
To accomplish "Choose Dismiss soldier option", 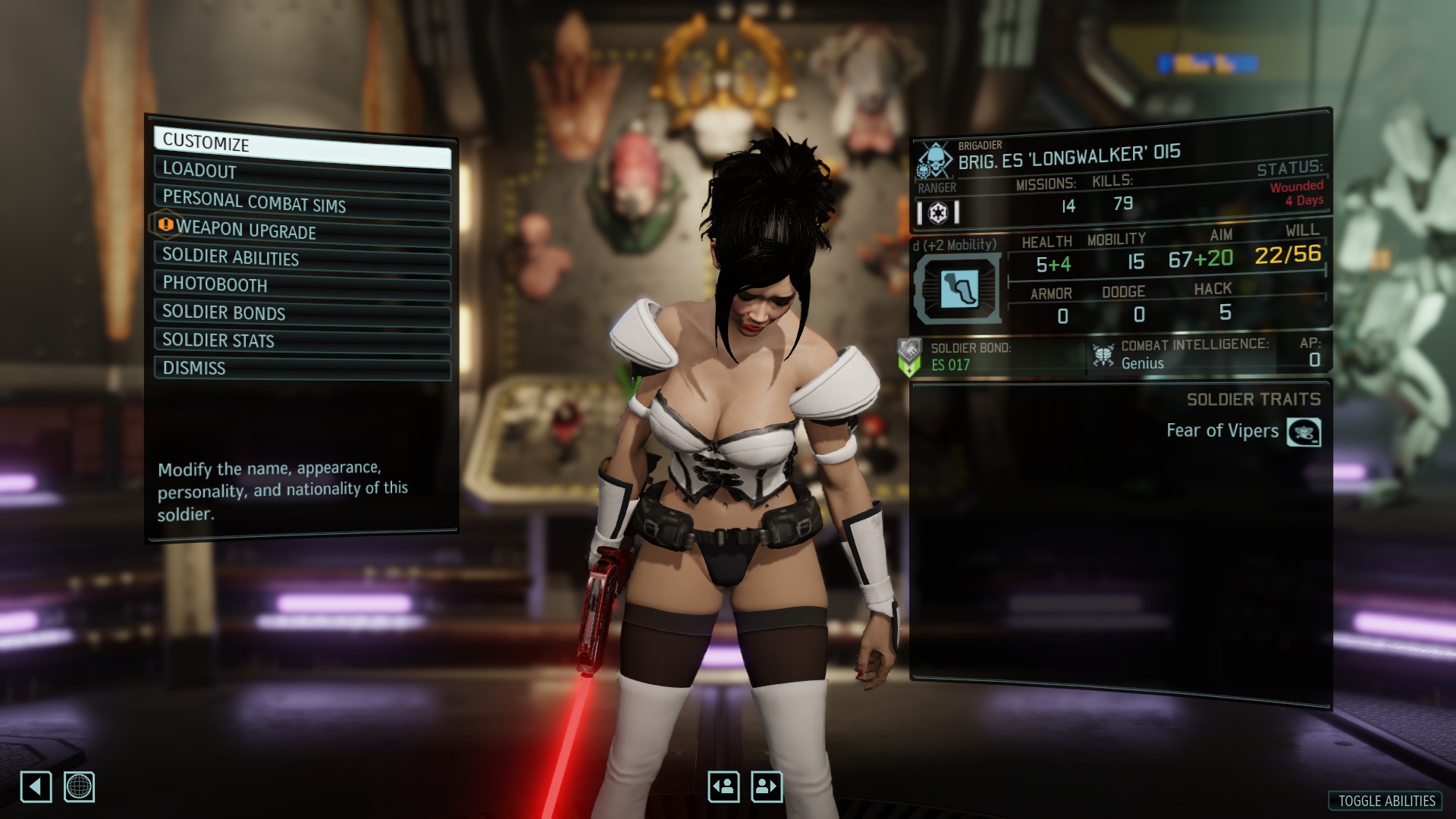I will point(302,369).
